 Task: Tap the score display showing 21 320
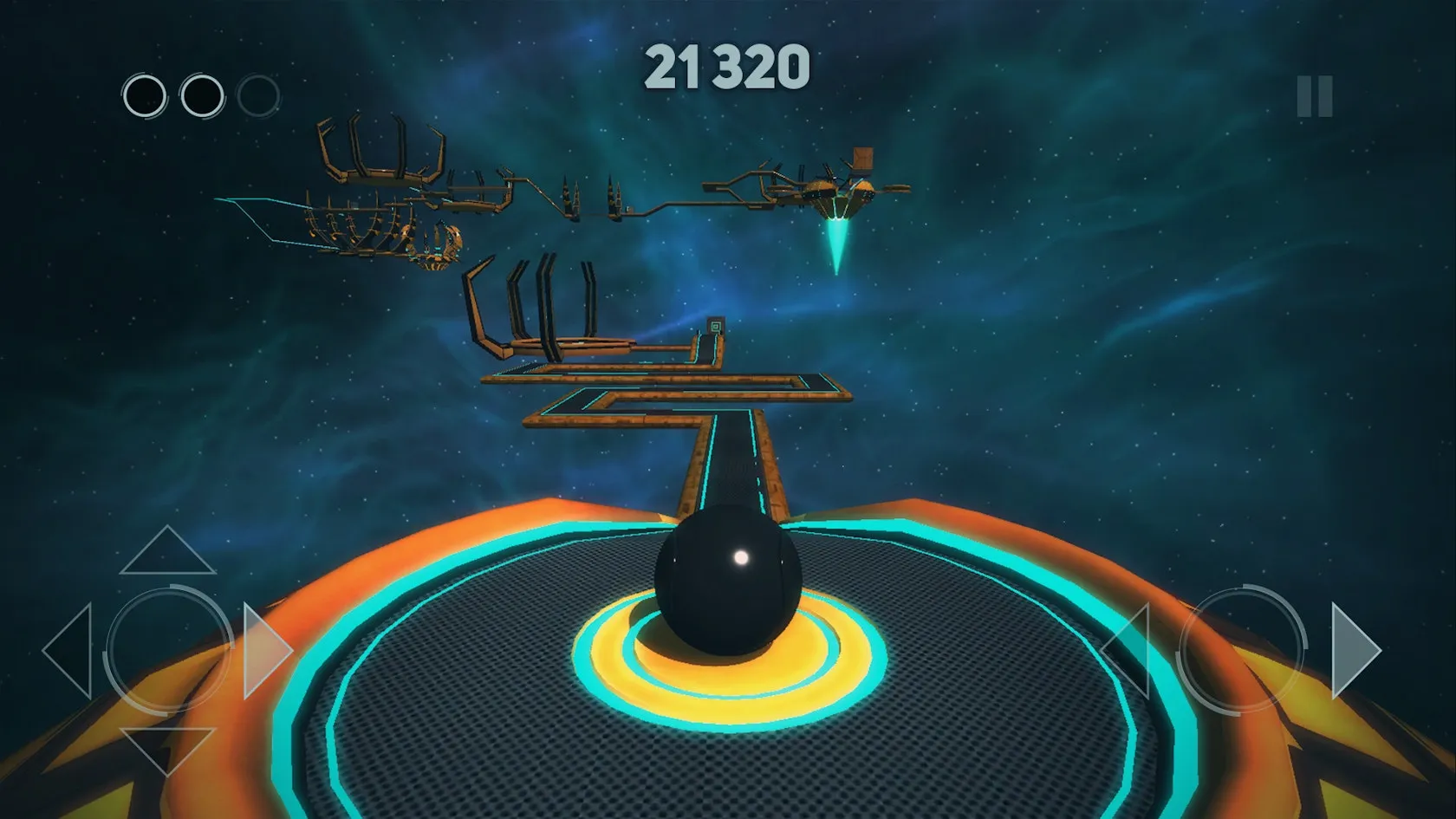pyautogui.click(x=726, y=68)
